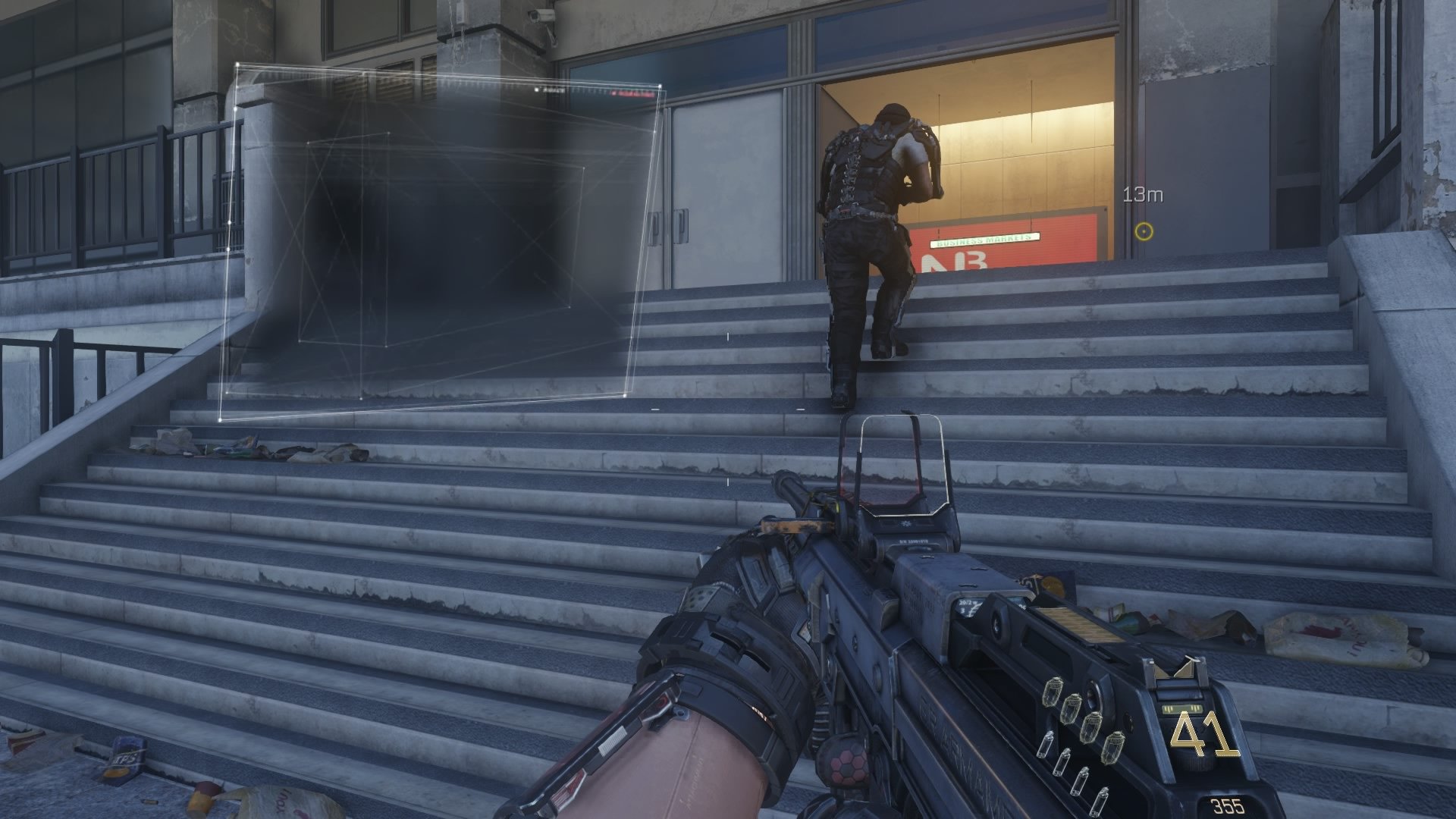Click the security camera above the entrance
This screenshot has width=1456, height=819.
541,17
